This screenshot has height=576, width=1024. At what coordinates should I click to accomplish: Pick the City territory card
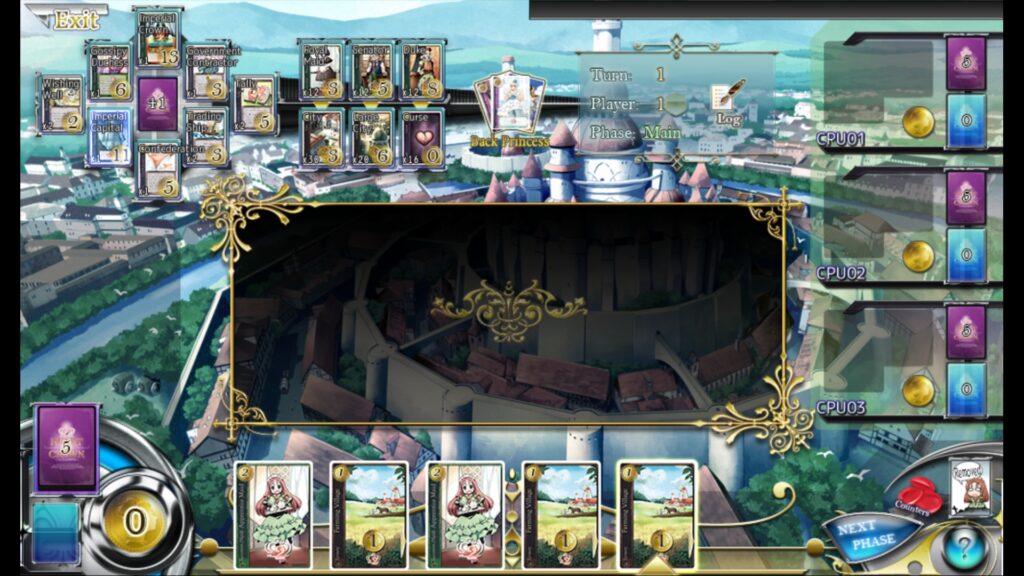pyautogui.click(x=322, y=137)
